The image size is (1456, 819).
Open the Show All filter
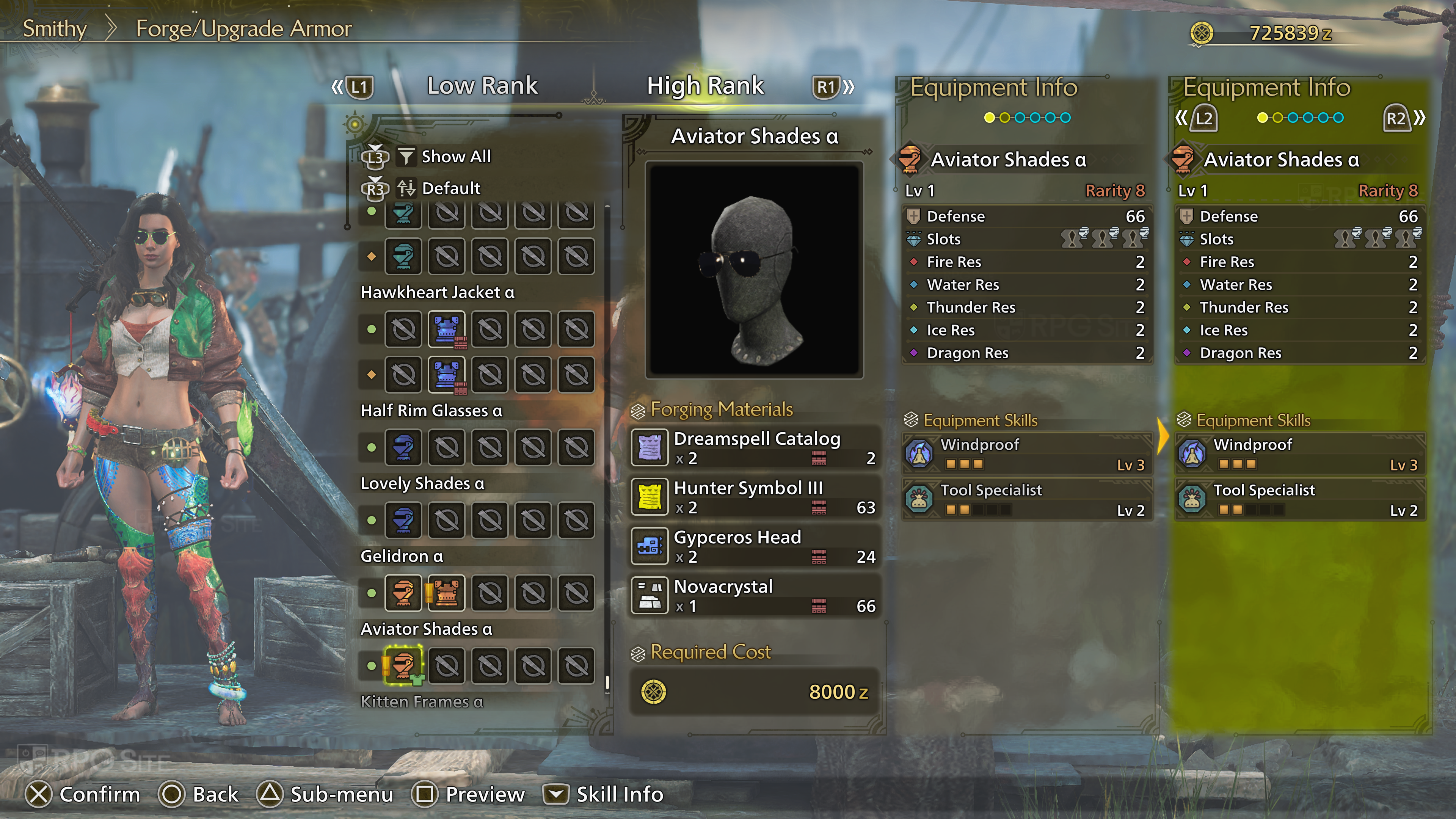tap(455, 157)
